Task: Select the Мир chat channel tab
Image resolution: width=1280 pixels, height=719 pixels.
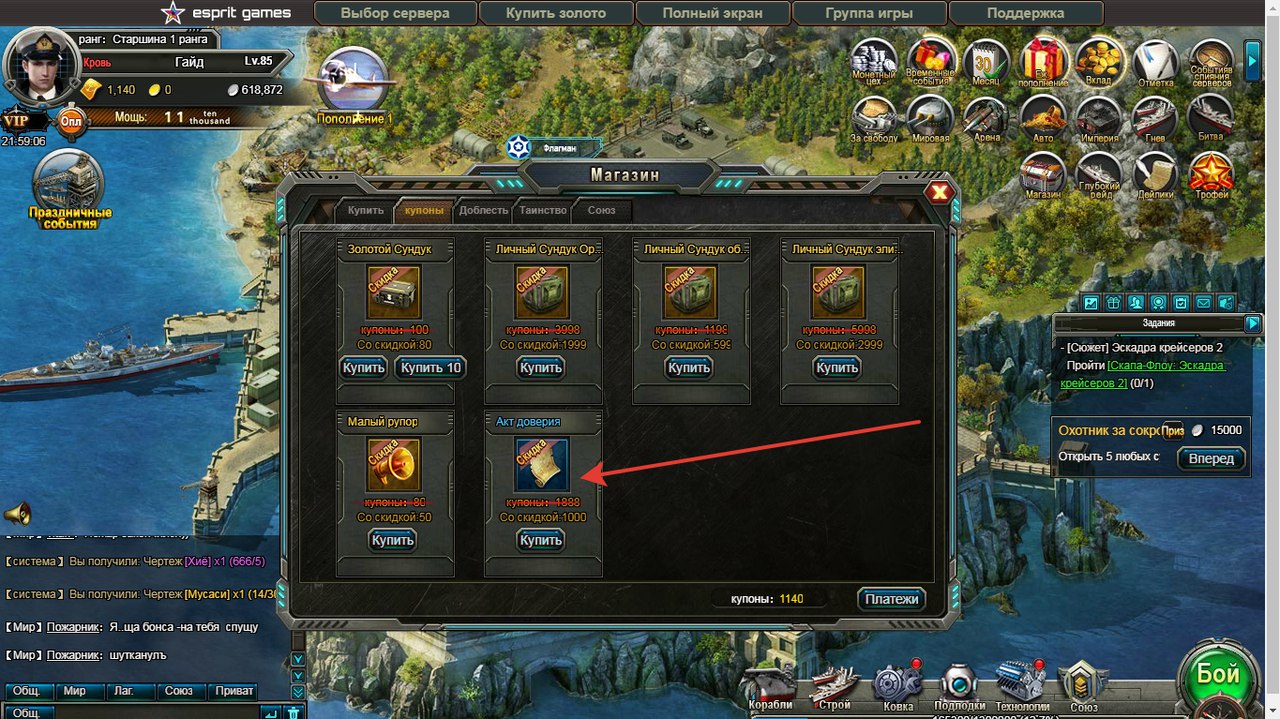Action: click(74, 691)
